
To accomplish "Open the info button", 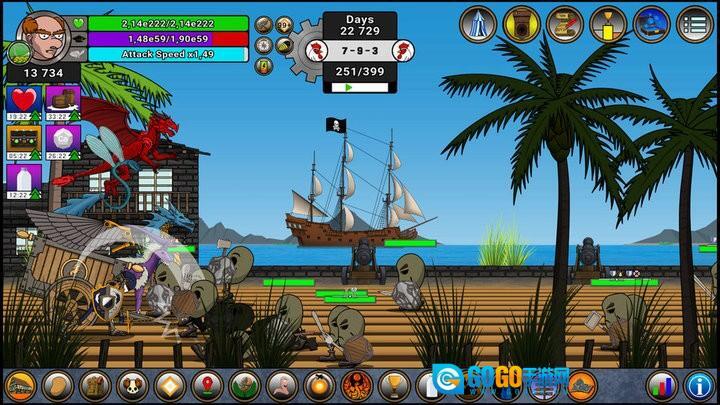I will 698,385.
